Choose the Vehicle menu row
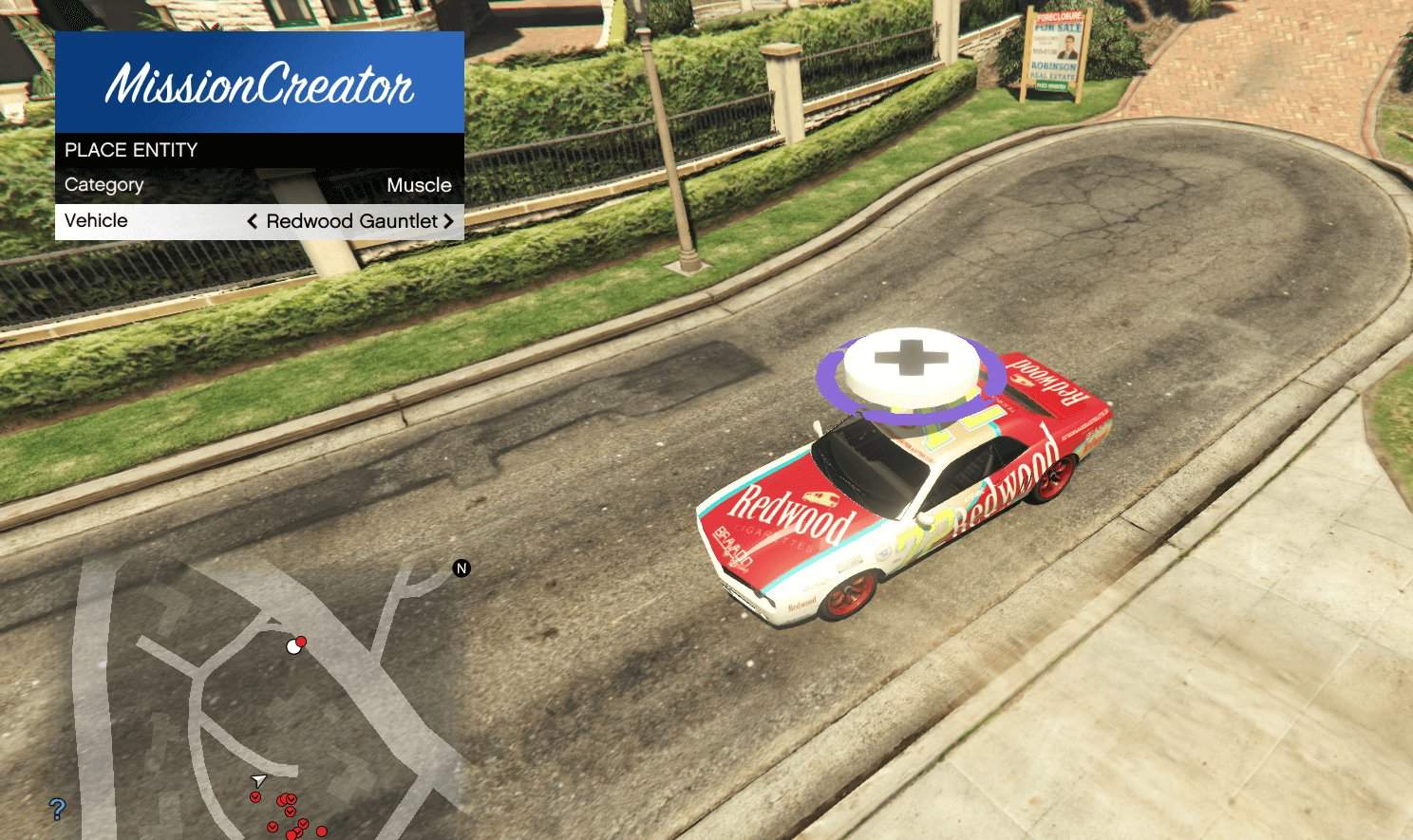 pos(258,221)
